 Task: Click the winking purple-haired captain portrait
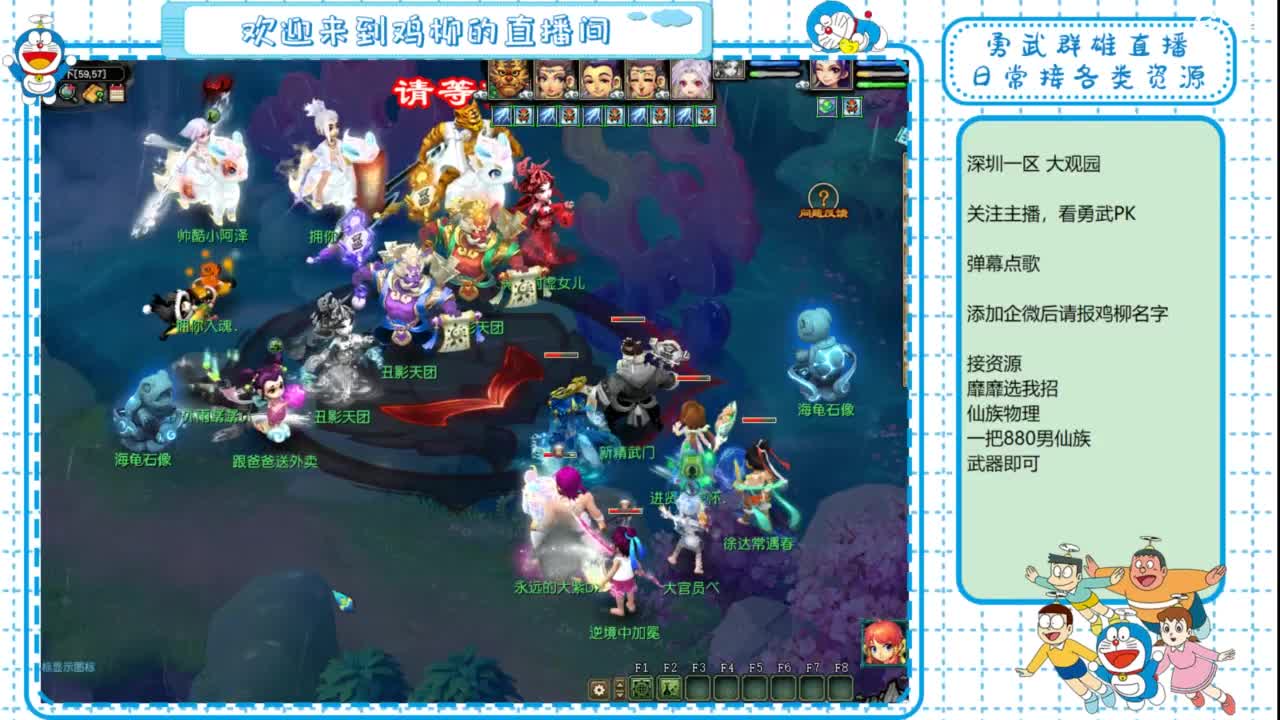832,75
